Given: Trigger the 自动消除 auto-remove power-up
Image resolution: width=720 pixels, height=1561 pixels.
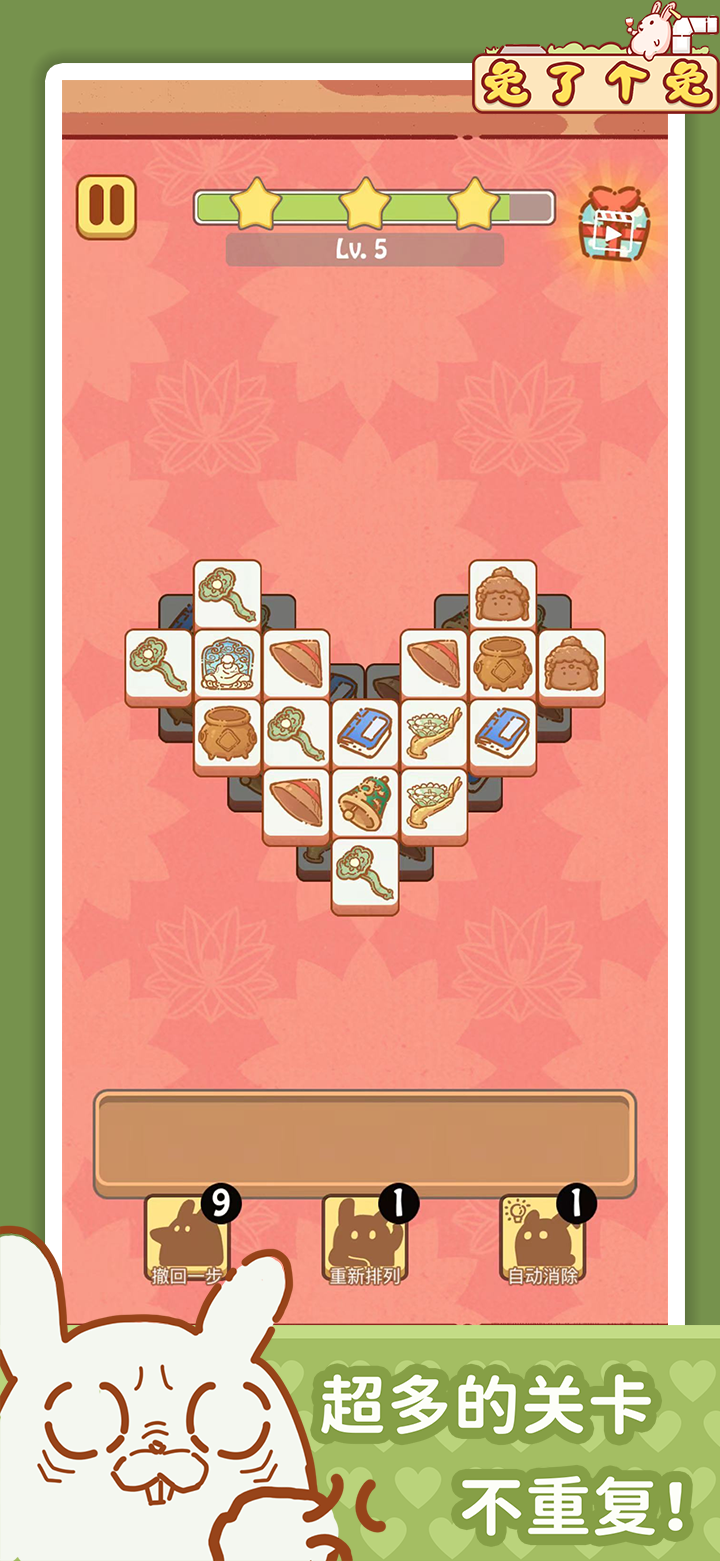Looking at the screenshot, I should (542, 1241).
